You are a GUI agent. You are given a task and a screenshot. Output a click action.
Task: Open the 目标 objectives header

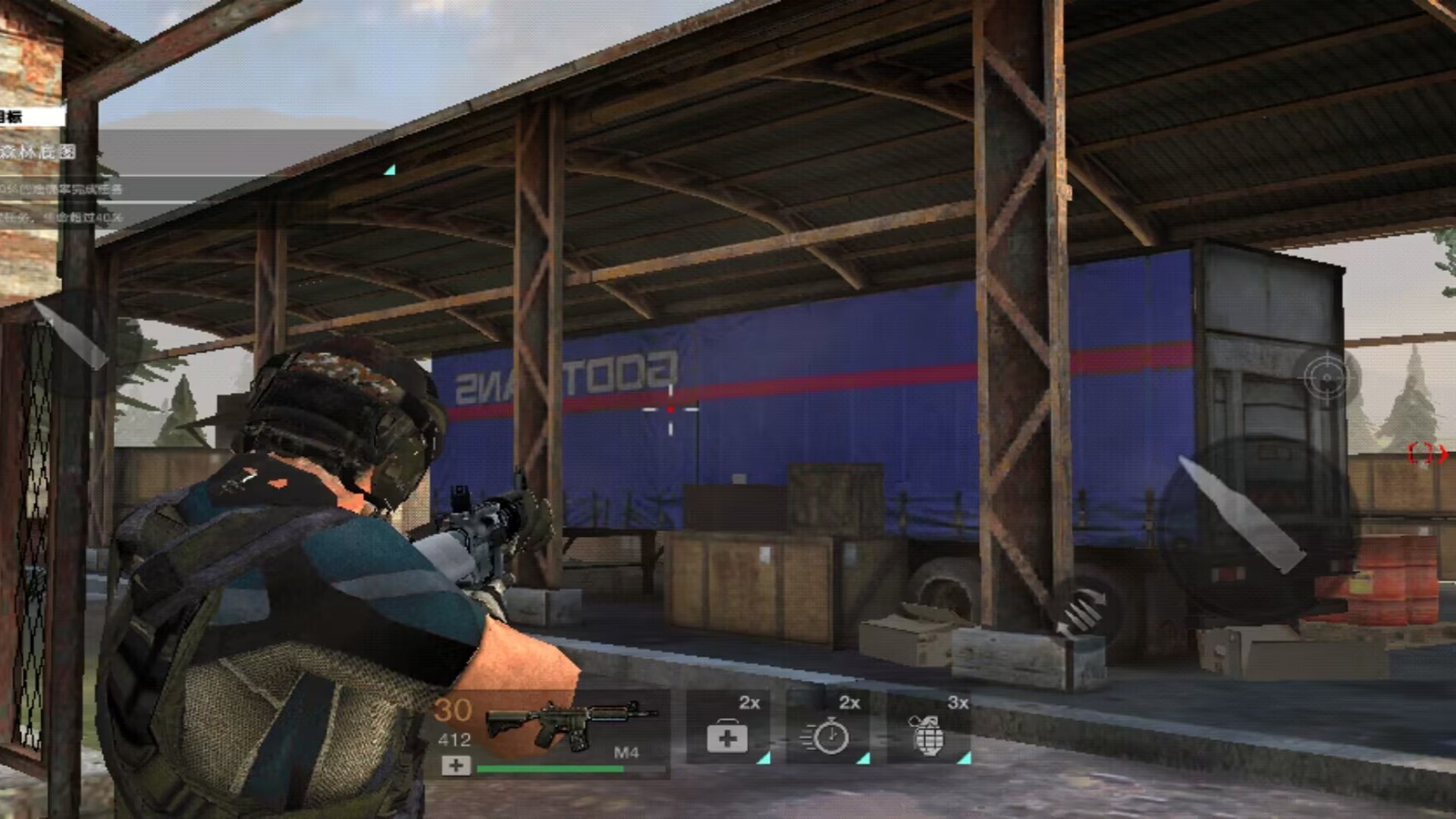(x=23, y=117)
